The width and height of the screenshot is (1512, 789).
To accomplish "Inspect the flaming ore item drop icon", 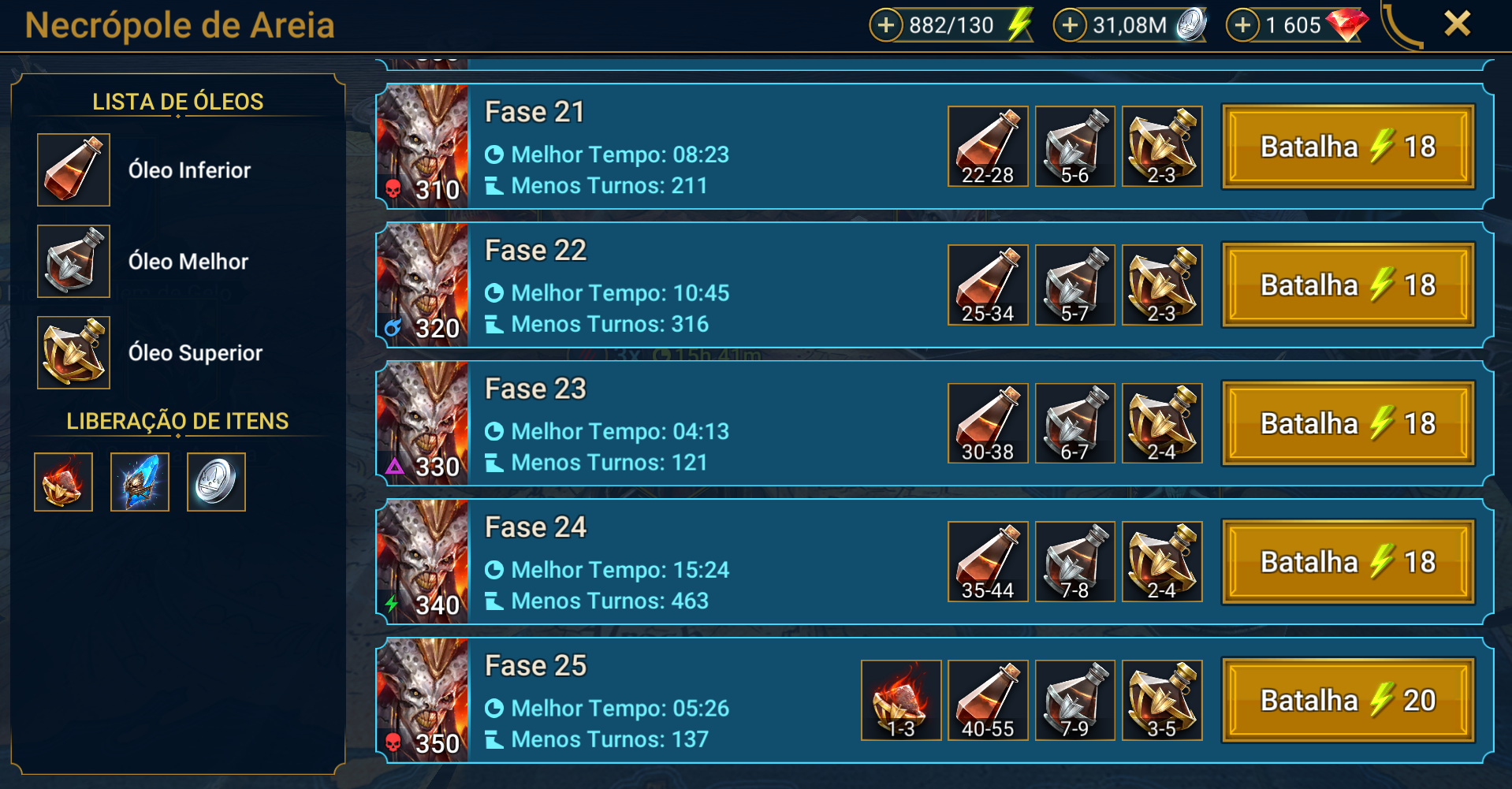I will pos(63,482).
